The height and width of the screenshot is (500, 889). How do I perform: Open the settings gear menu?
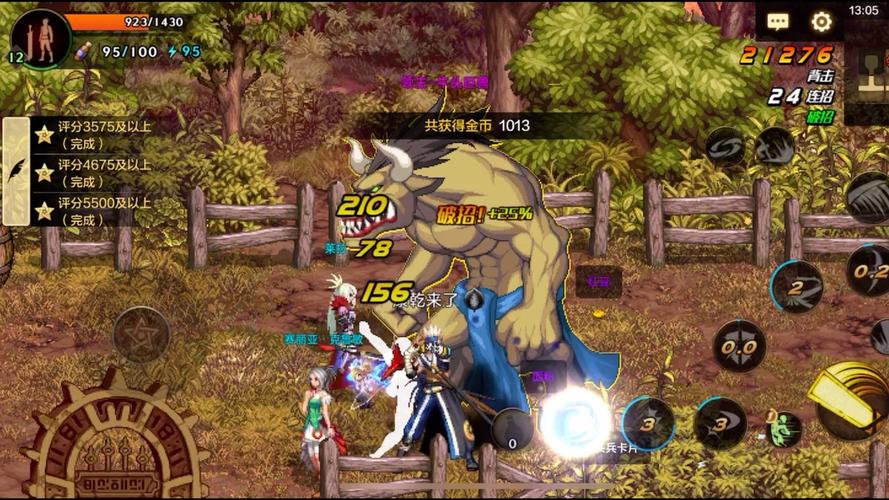coord(822,22)
